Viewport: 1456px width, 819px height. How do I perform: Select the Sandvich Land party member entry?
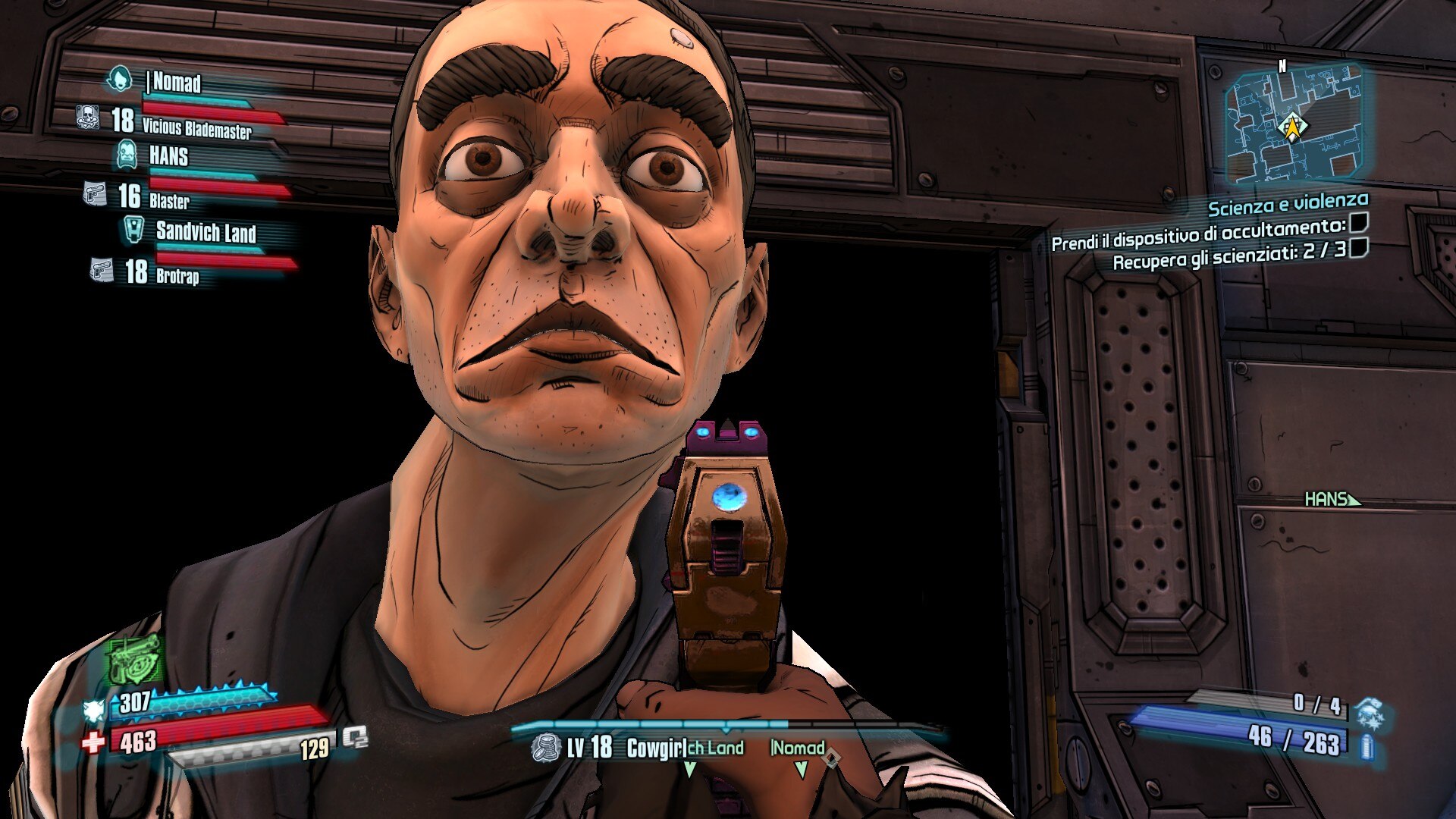[205, 231]
